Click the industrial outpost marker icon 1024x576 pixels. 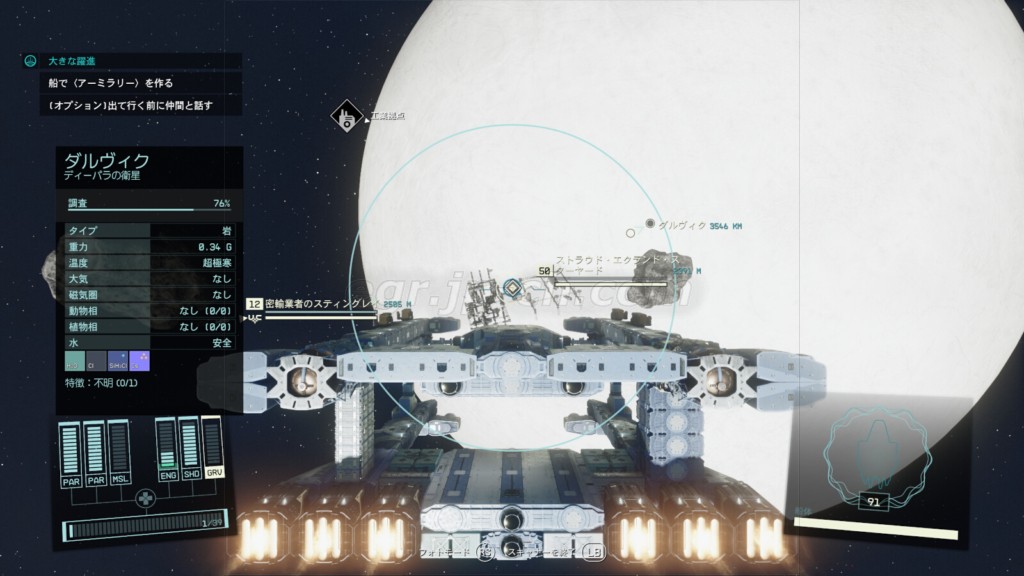pyautogui.click(x=346, y=117)
